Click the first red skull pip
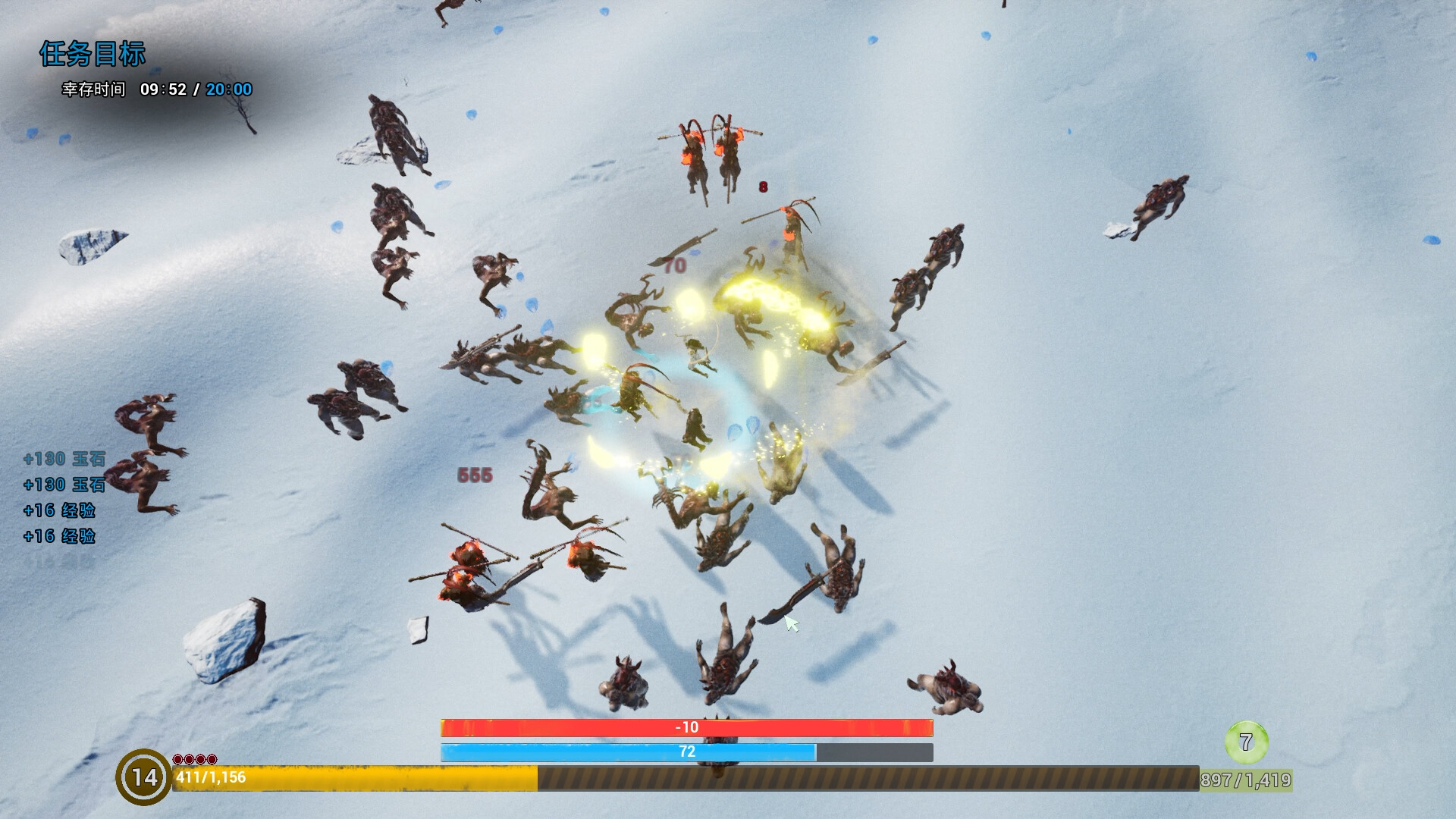 177,759
